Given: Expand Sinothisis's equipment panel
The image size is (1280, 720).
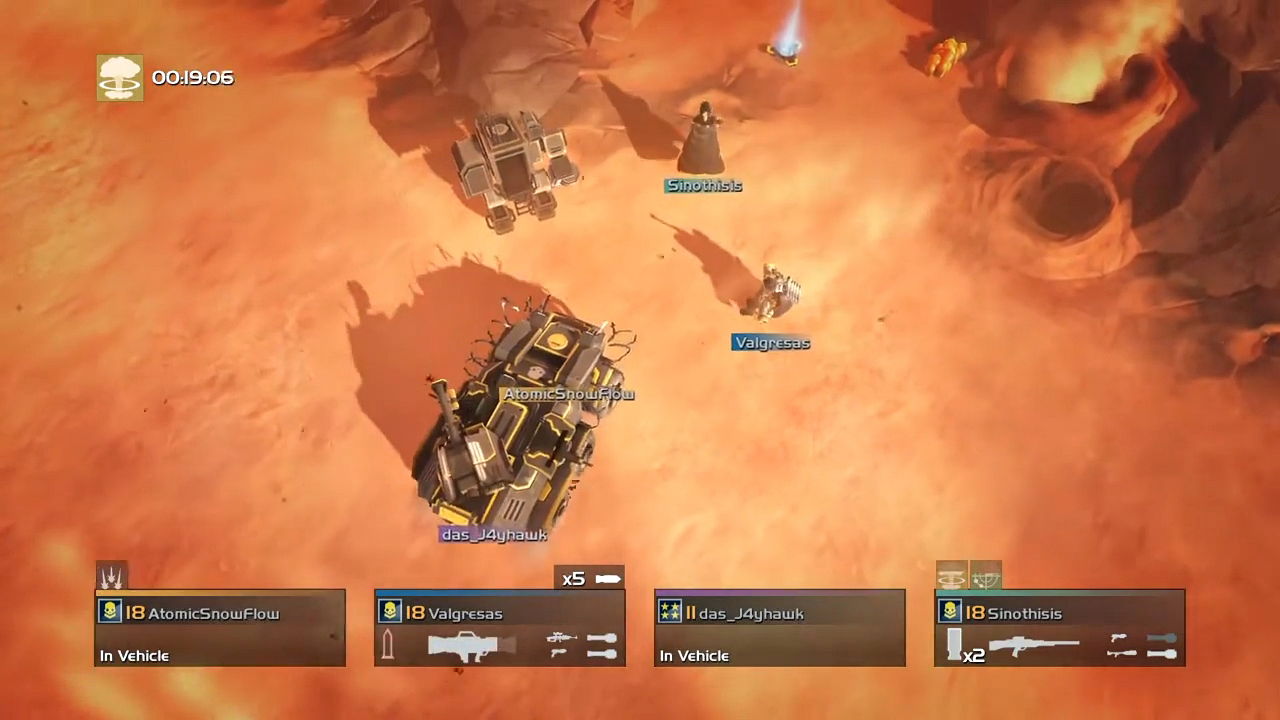Looking at the screenshot, I should click(x=1060, y=627).
